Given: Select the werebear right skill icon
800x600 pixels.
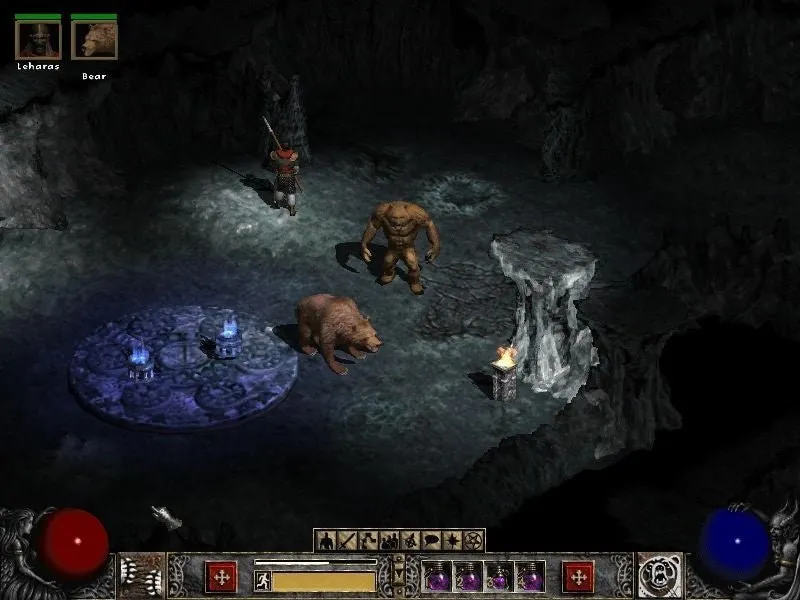Looking at the screenshot, I should [x=660, y=576].
